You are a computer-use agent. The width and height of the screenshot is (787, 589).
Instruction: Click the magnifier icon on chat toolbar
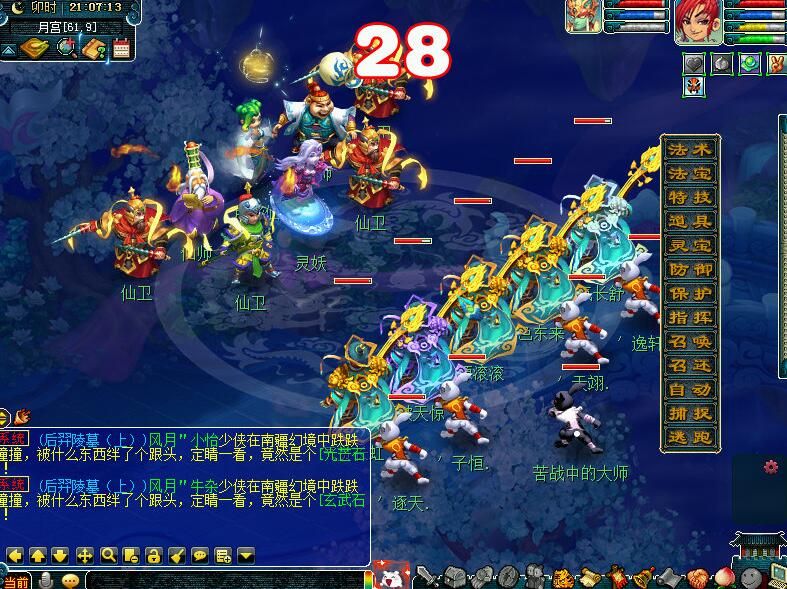pyautogui.click(x=108, y=555)
